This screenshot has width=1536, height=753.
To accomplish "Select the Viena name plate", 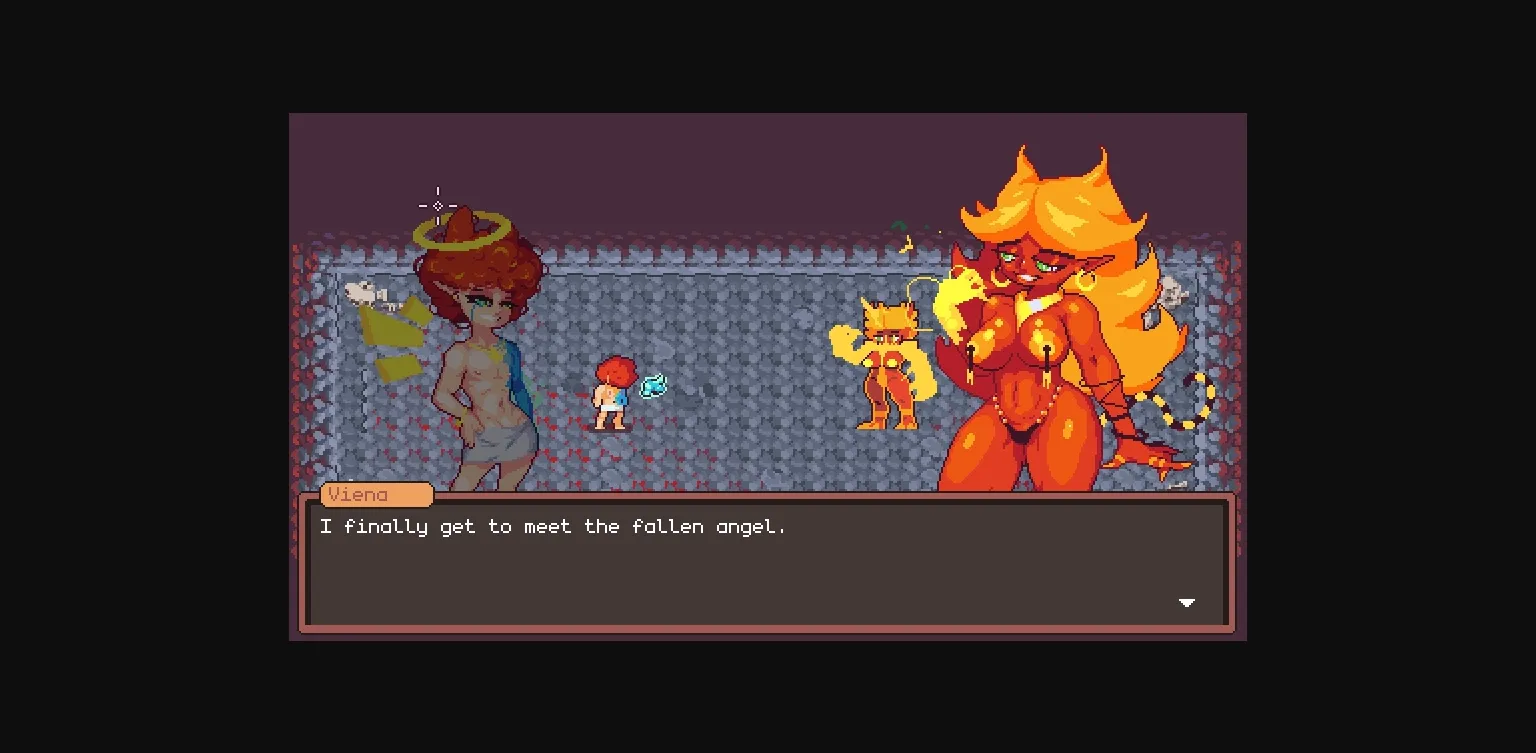I will pyautogui.click(x=376, y=495).
